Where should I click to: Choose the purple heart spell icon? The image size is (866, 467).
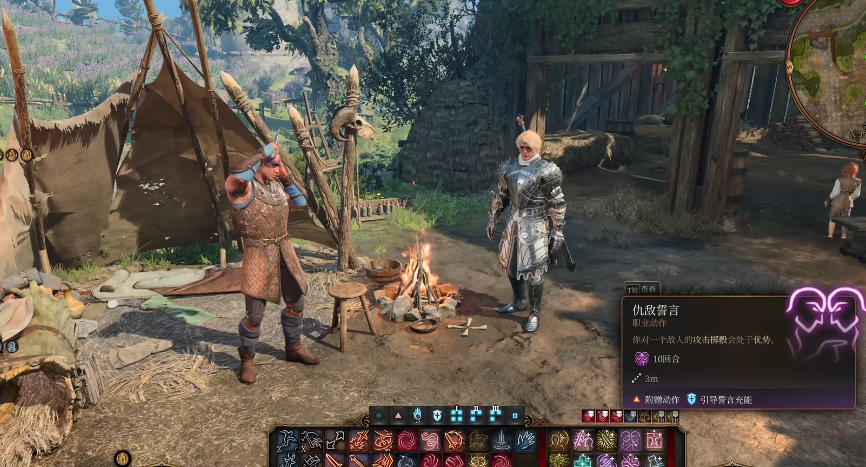tap(630, 440)
